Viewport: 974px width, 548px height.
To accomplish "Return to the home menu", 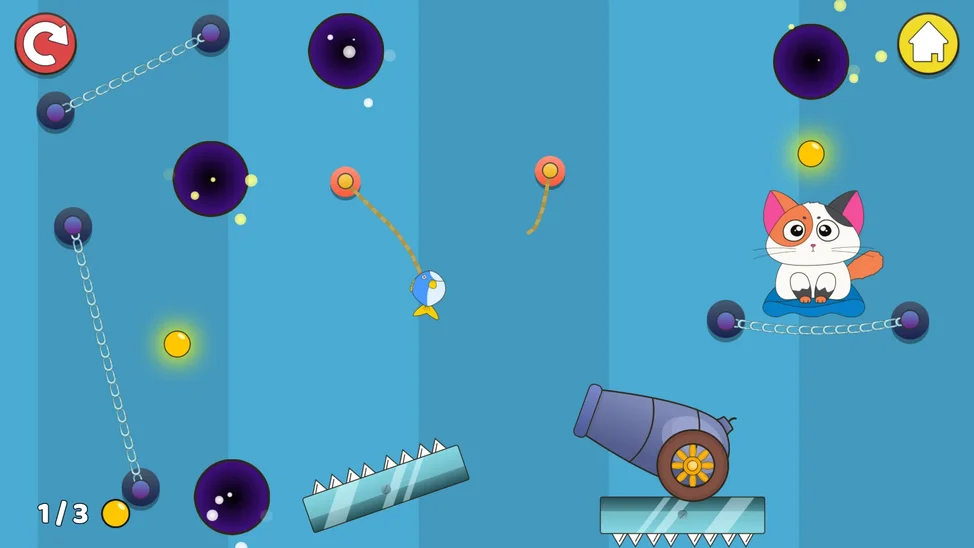I will (x=927, y=44).
